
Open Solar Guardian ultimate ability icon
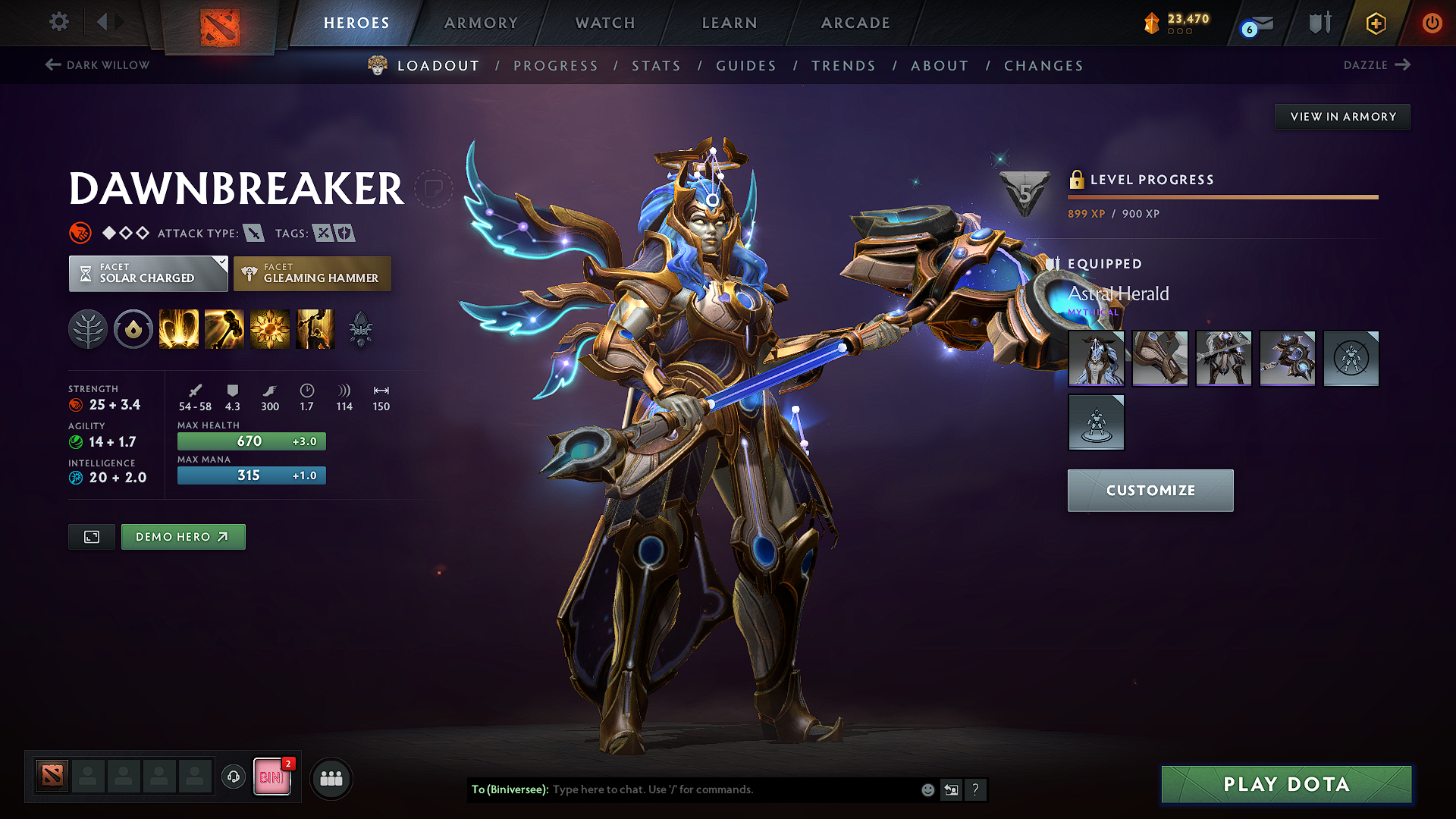[x=315, y=329]
